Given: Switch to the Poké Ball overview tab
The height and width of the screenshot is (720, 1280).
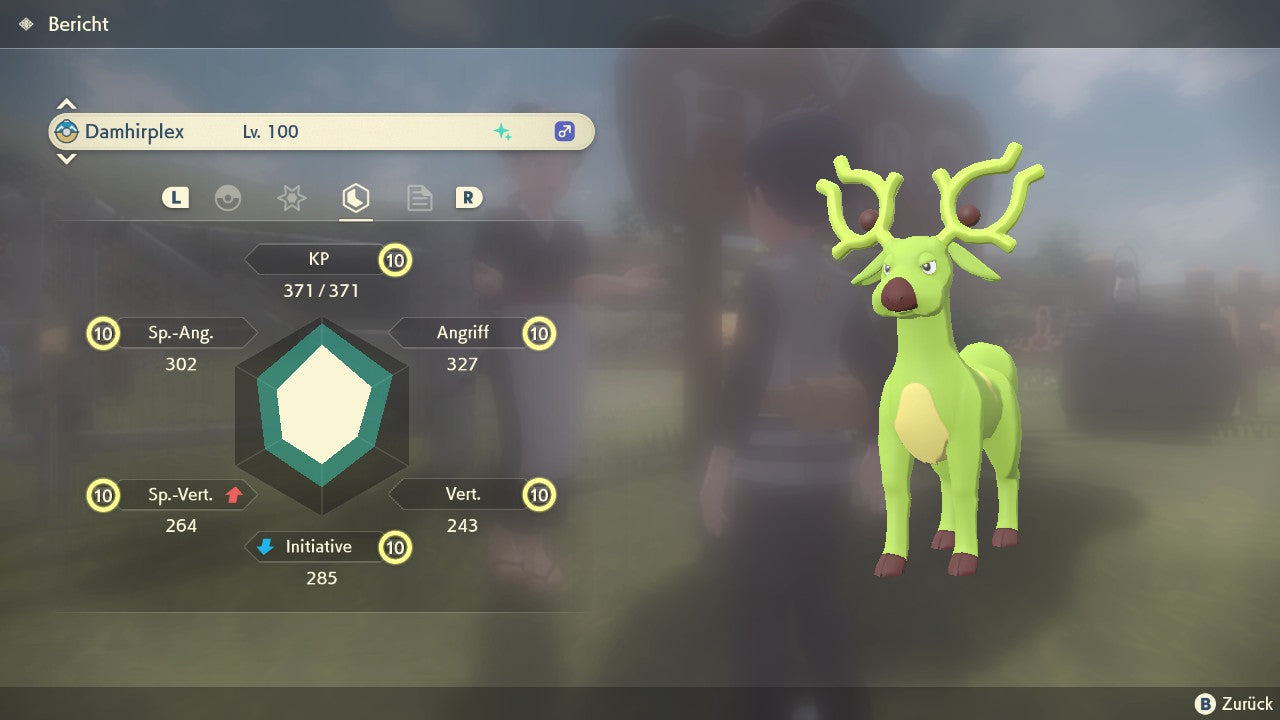Looking at the screenshot, I should [x=228, y=198].
